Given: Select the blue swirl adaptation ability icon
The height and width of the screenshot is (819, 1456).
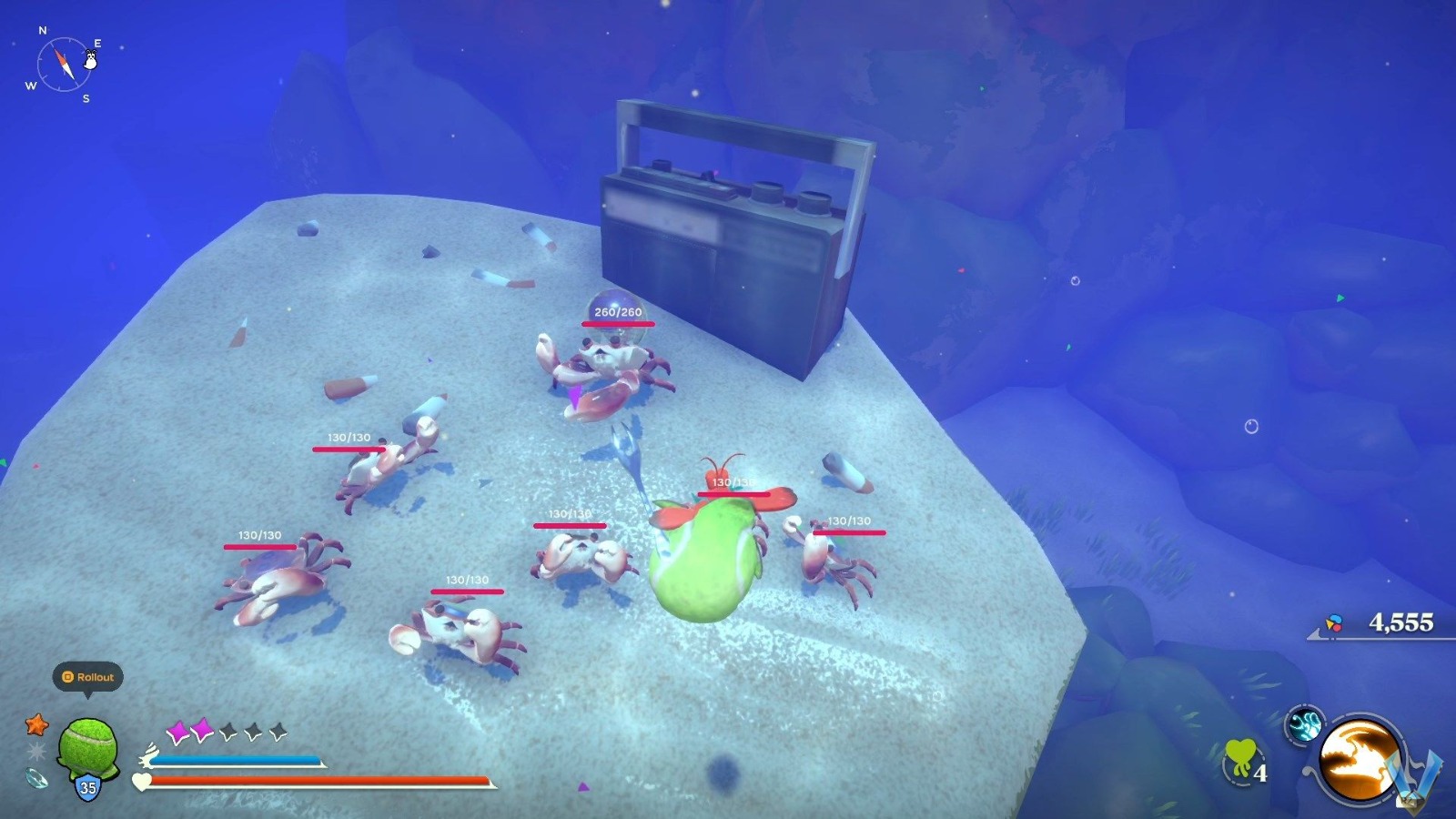Looking at the screenshot, I should coord(1305,727).
